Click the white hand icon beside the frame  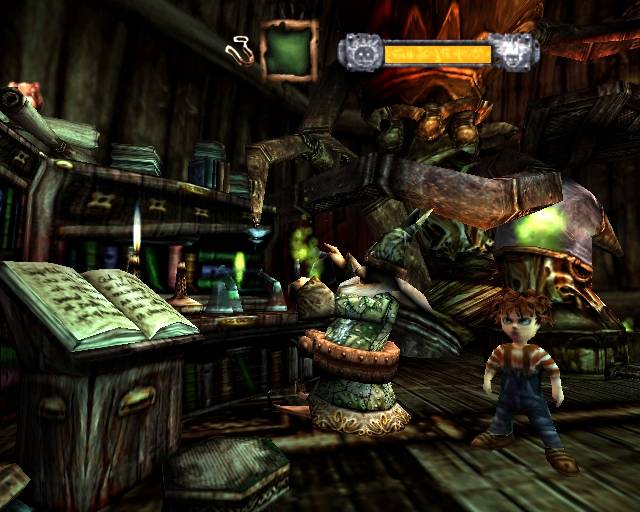pos(241,47)
